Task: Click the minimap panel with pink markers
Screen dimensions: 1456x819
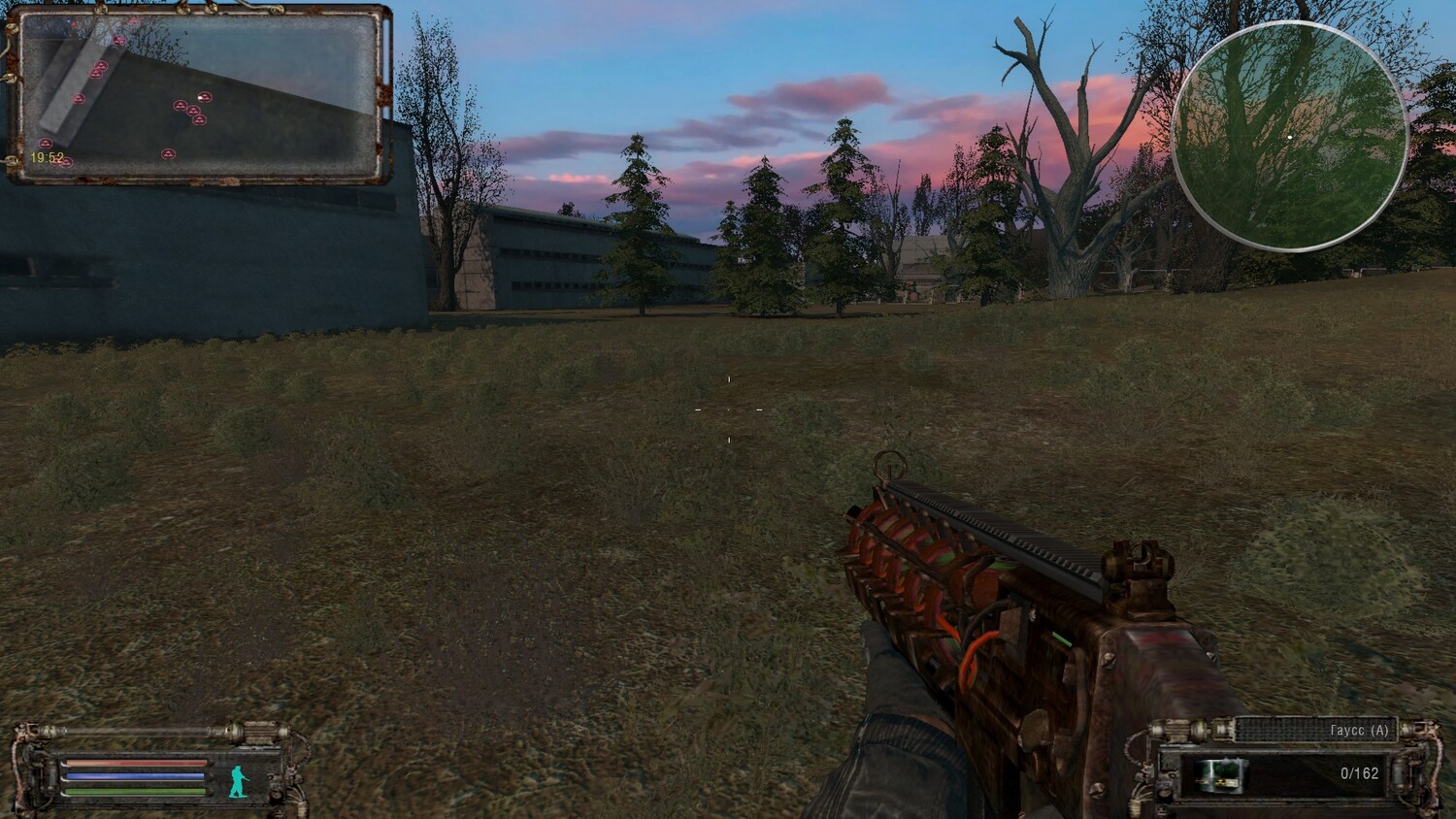Action: 199,94
